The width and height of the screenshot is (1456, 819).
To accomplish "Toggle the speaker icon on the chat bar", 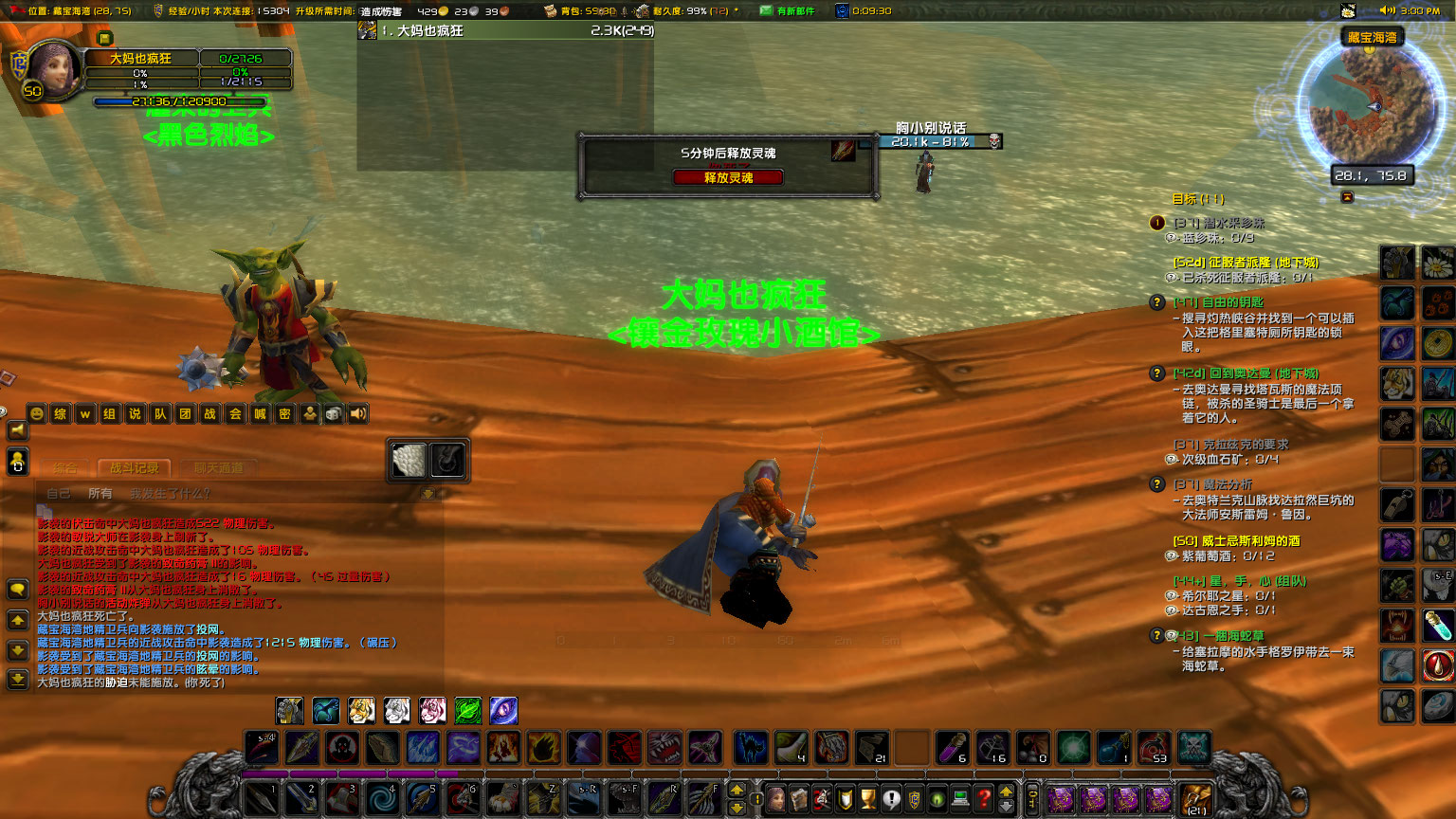I will click(x=357, y=413).
